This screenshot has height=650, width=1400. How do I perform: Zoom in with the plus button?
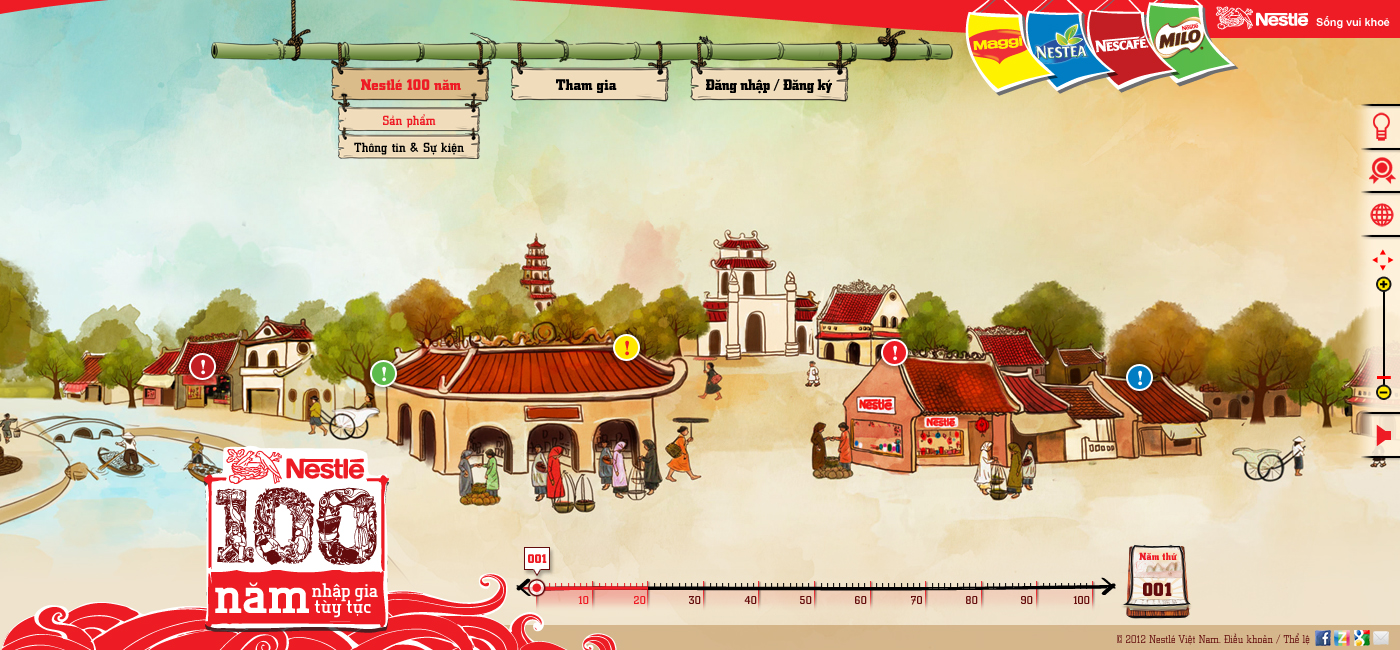(1383, 285)
